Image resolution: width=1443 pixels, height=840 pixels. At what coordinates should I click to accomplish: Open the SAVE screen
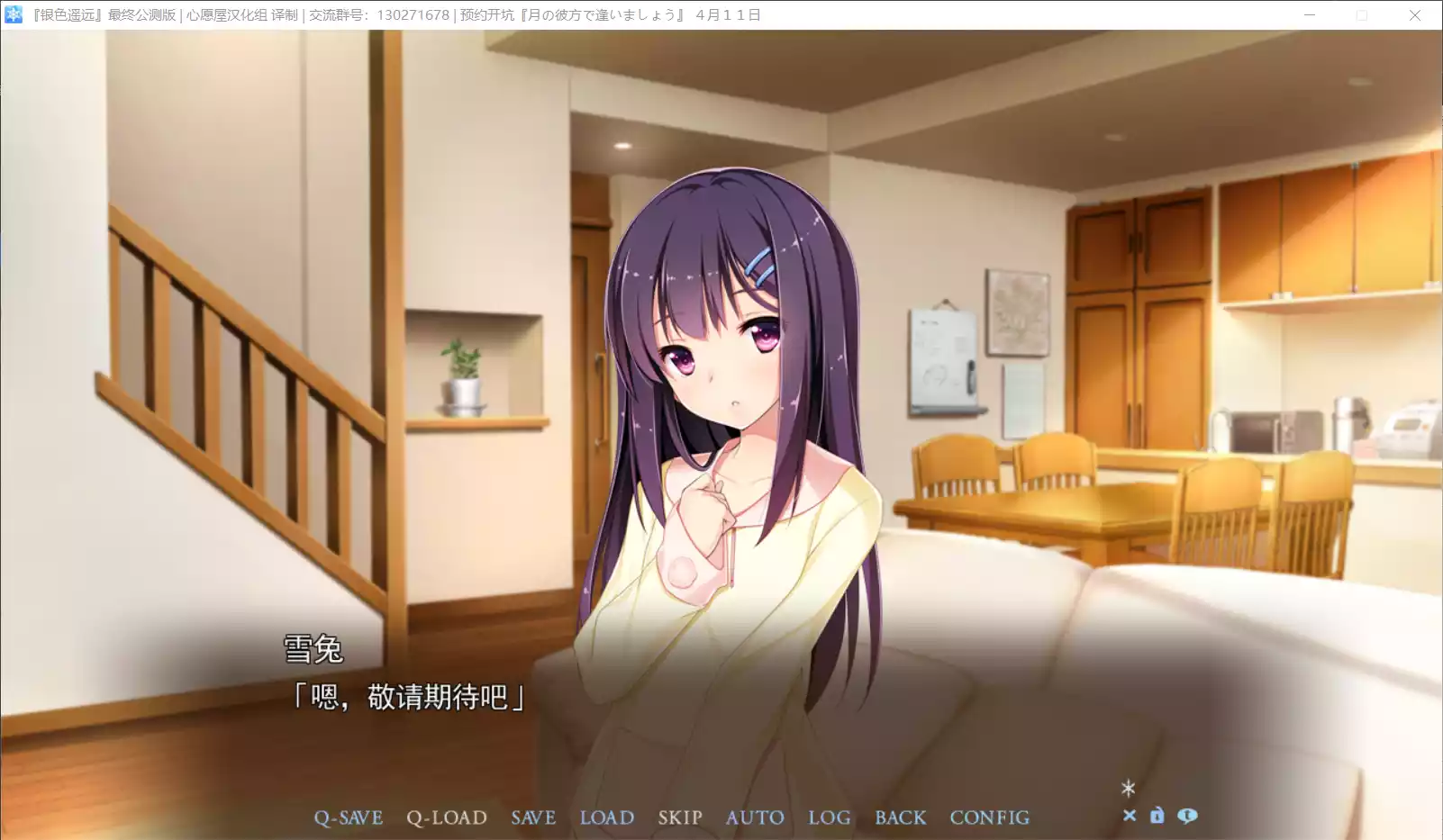(532, 817)
